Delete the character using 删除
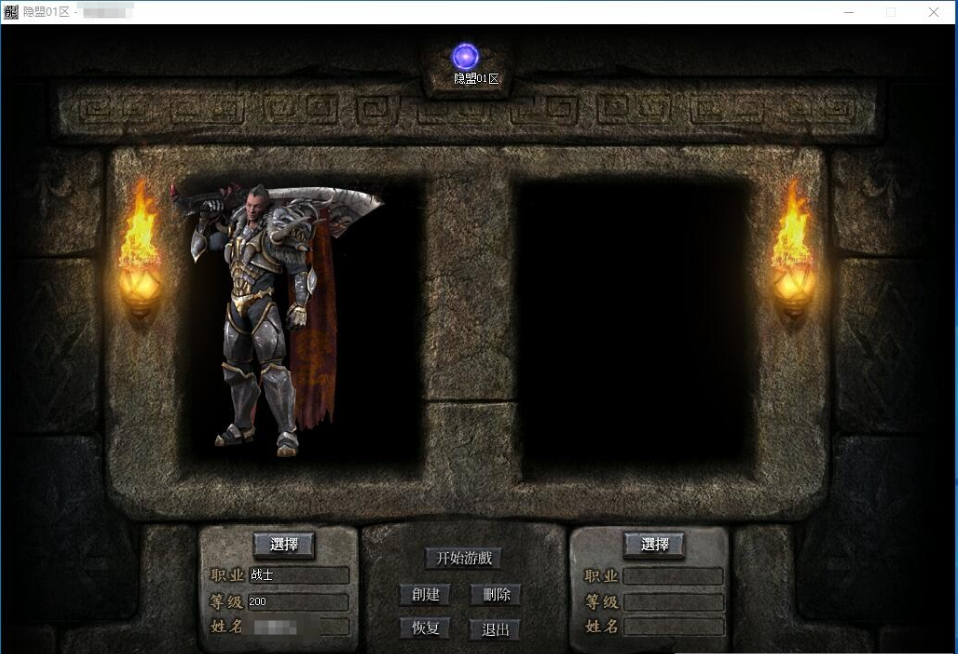Image resolution: width=958 pixels, height=654 pixels. (x=496, y=594)
